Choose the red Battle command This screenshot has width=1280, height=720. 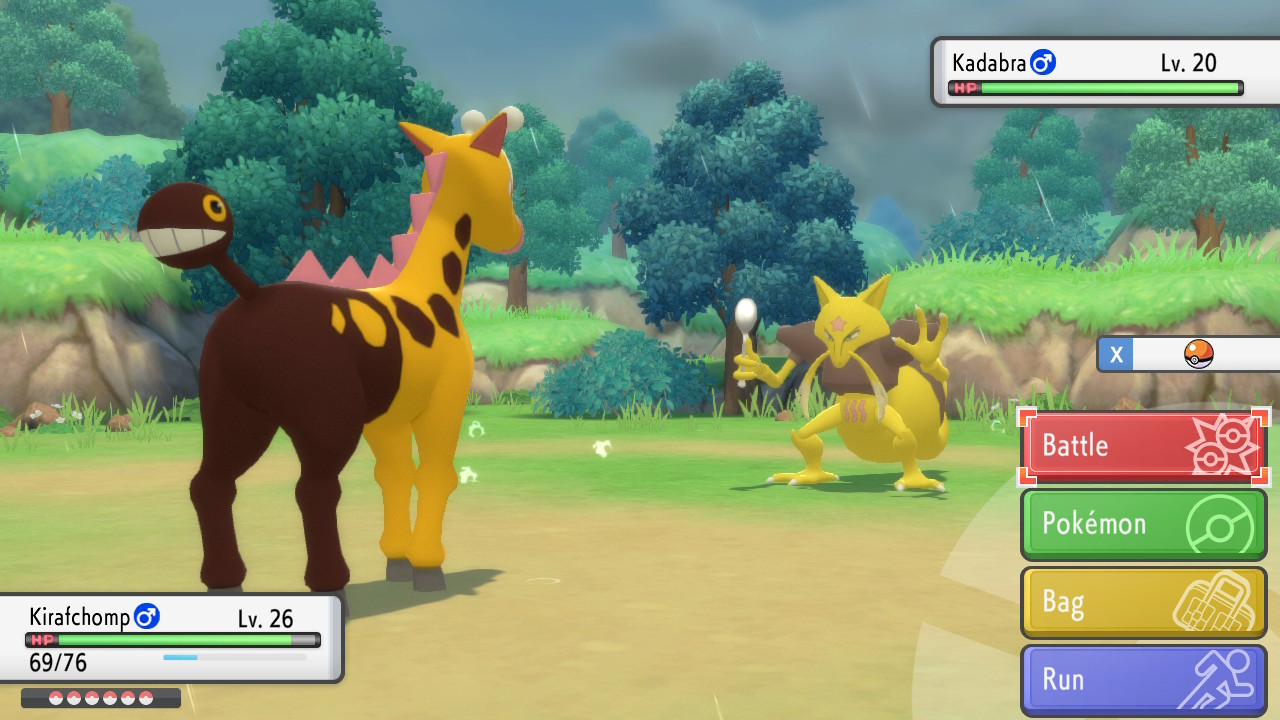click(1144, 447)
